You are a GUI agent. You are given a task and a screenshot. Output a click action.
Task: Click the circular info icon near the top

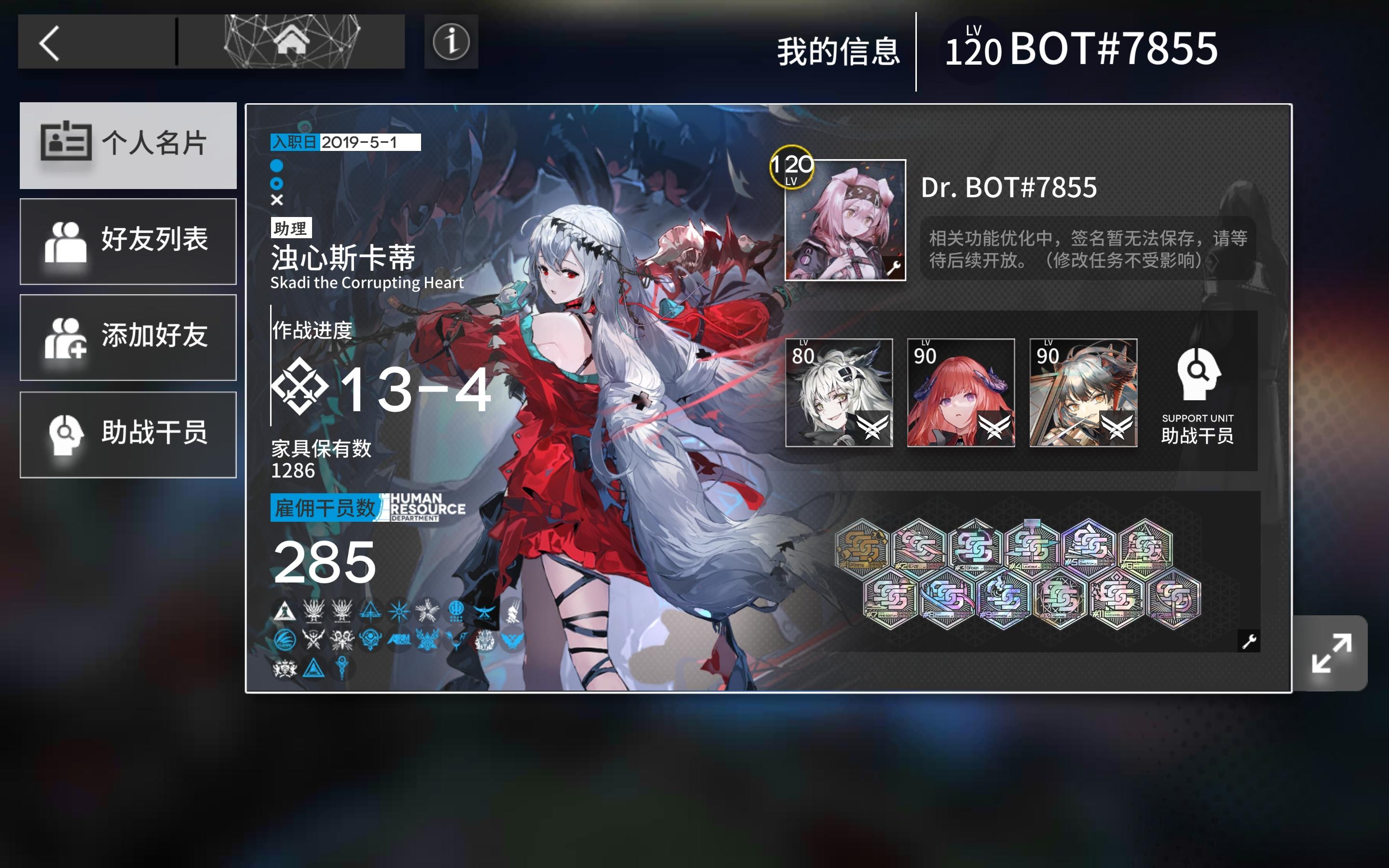click(x=451, y=41)
